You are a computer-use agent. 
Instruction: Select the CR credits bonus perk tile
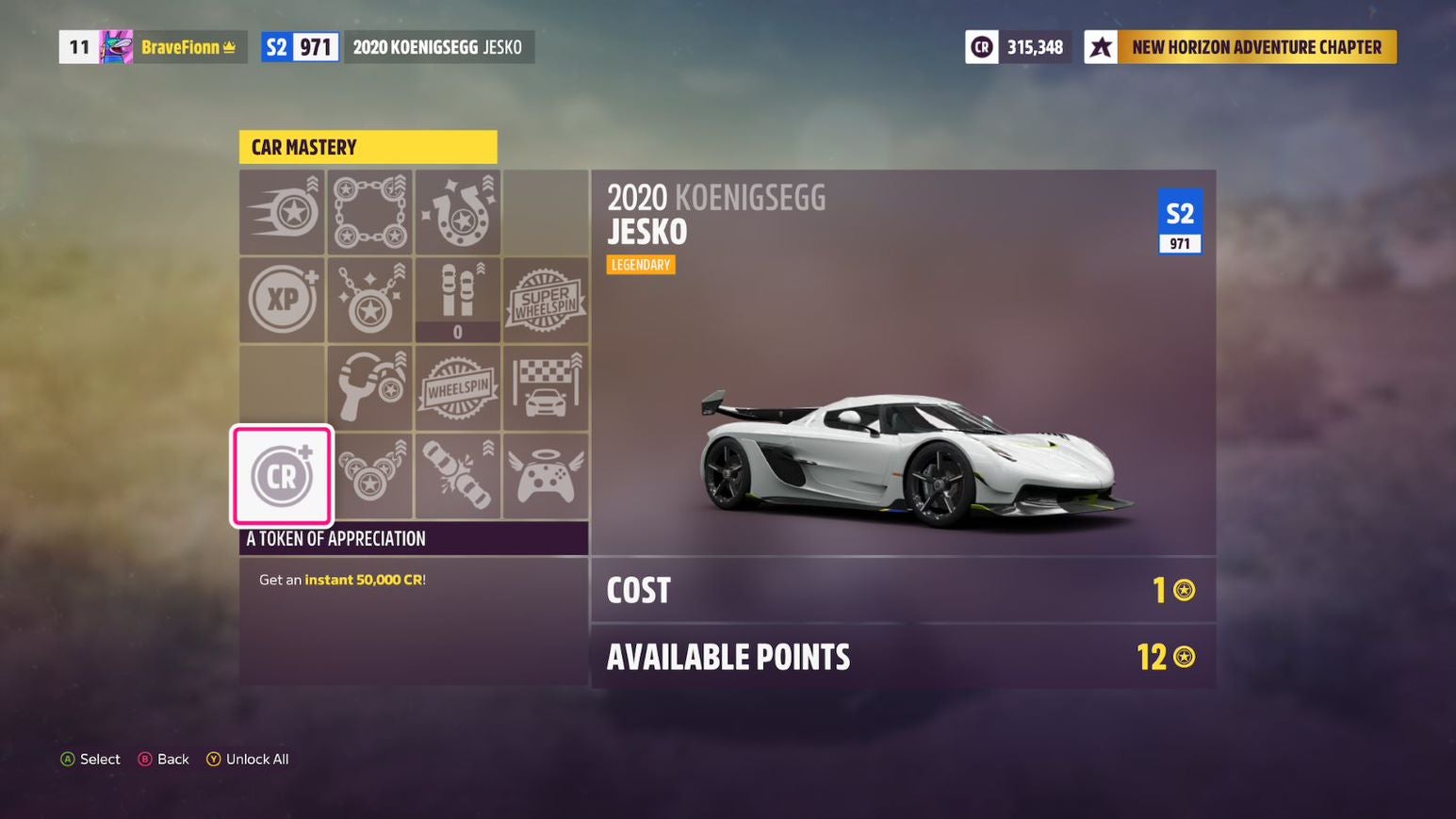pyautogui.click(x=282, y=476)
